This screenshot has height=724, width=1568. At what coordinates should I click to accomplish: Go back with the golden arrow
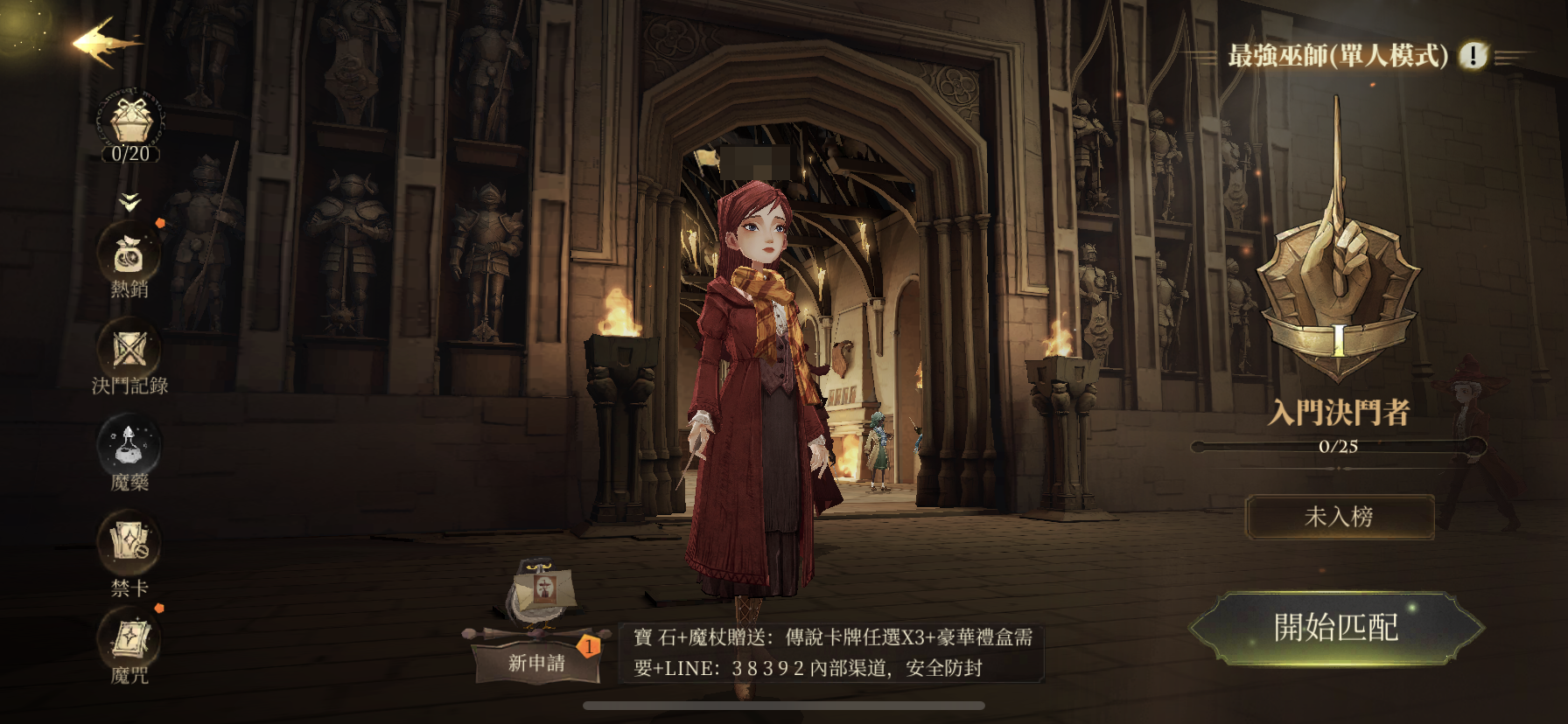104,42
